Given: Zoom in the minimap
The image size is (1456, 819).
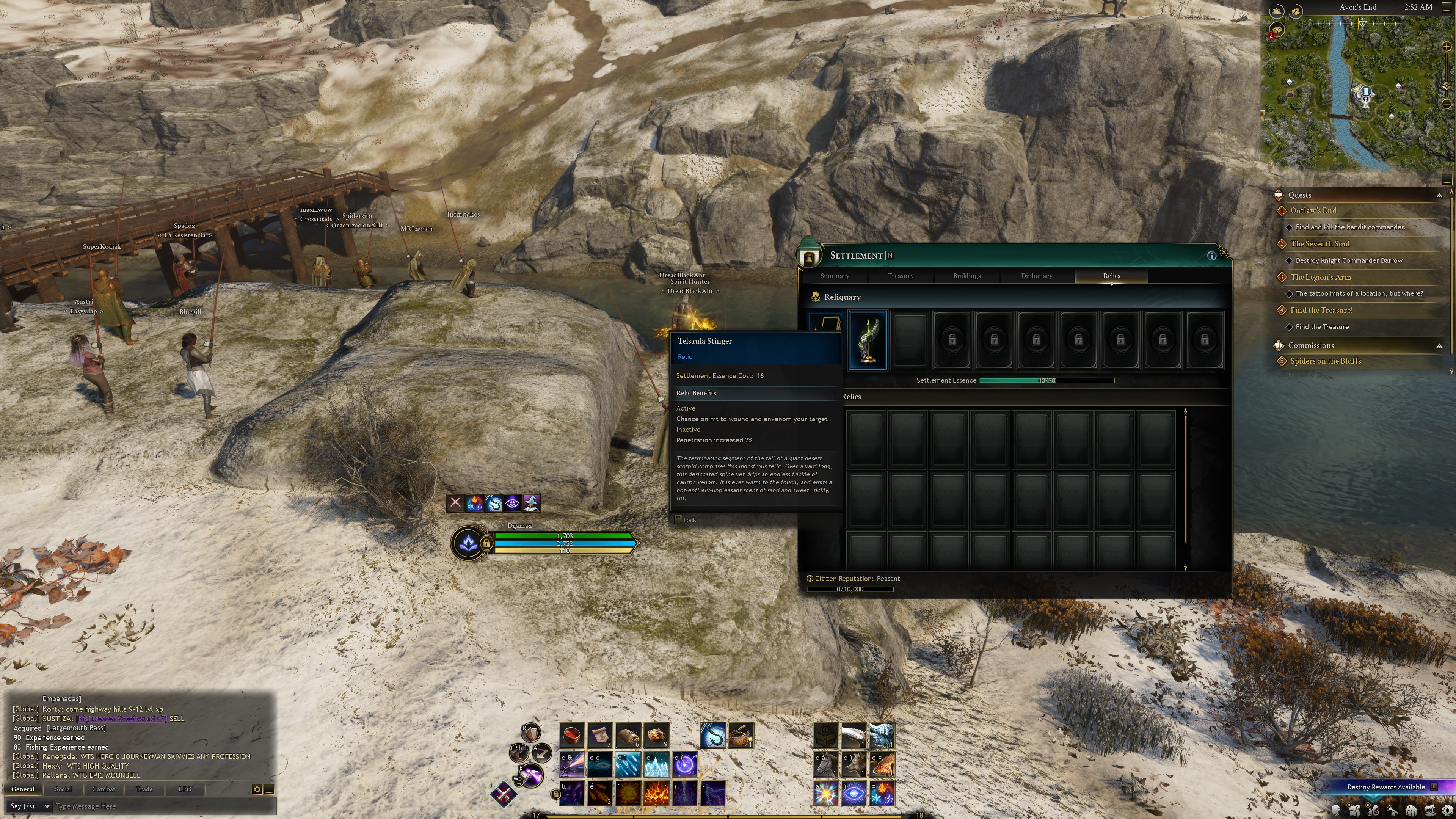Looking at the screenshot, I should pyautogui.click(x=1447, y=47).
